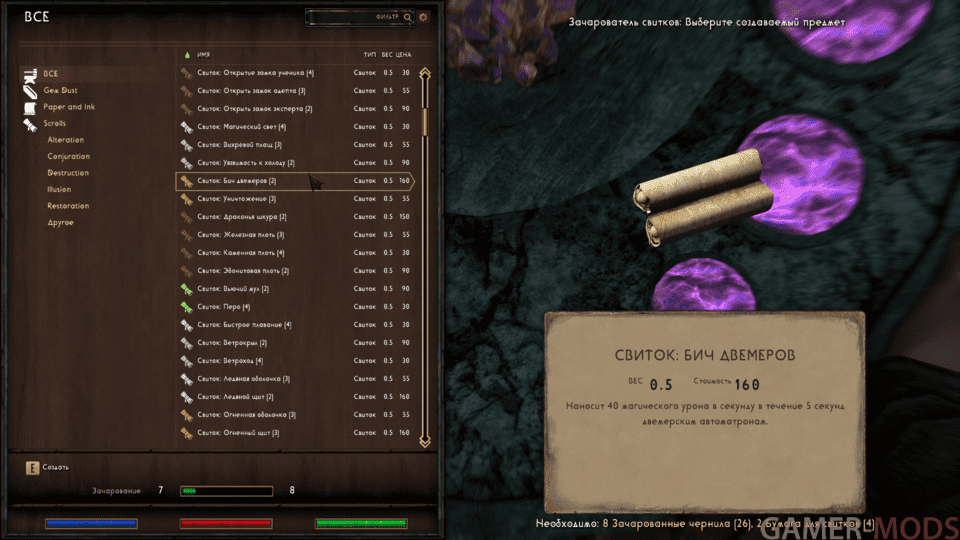Sort the list by Имя column
This screenshot has height=540, width=960.
tap(203, 53)
